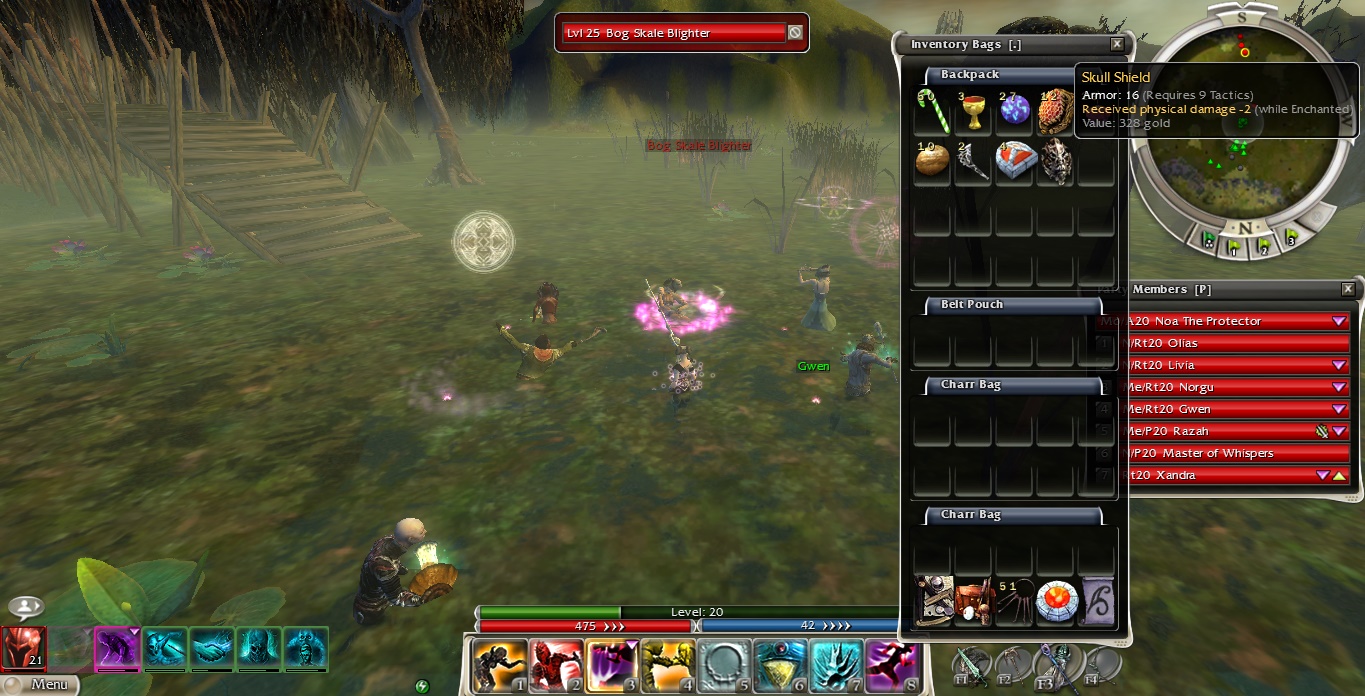Select Master of Whispers party row
The height and width of the screenshot is (696, 1365).
pyautogui.click(x=1230, y=453)
